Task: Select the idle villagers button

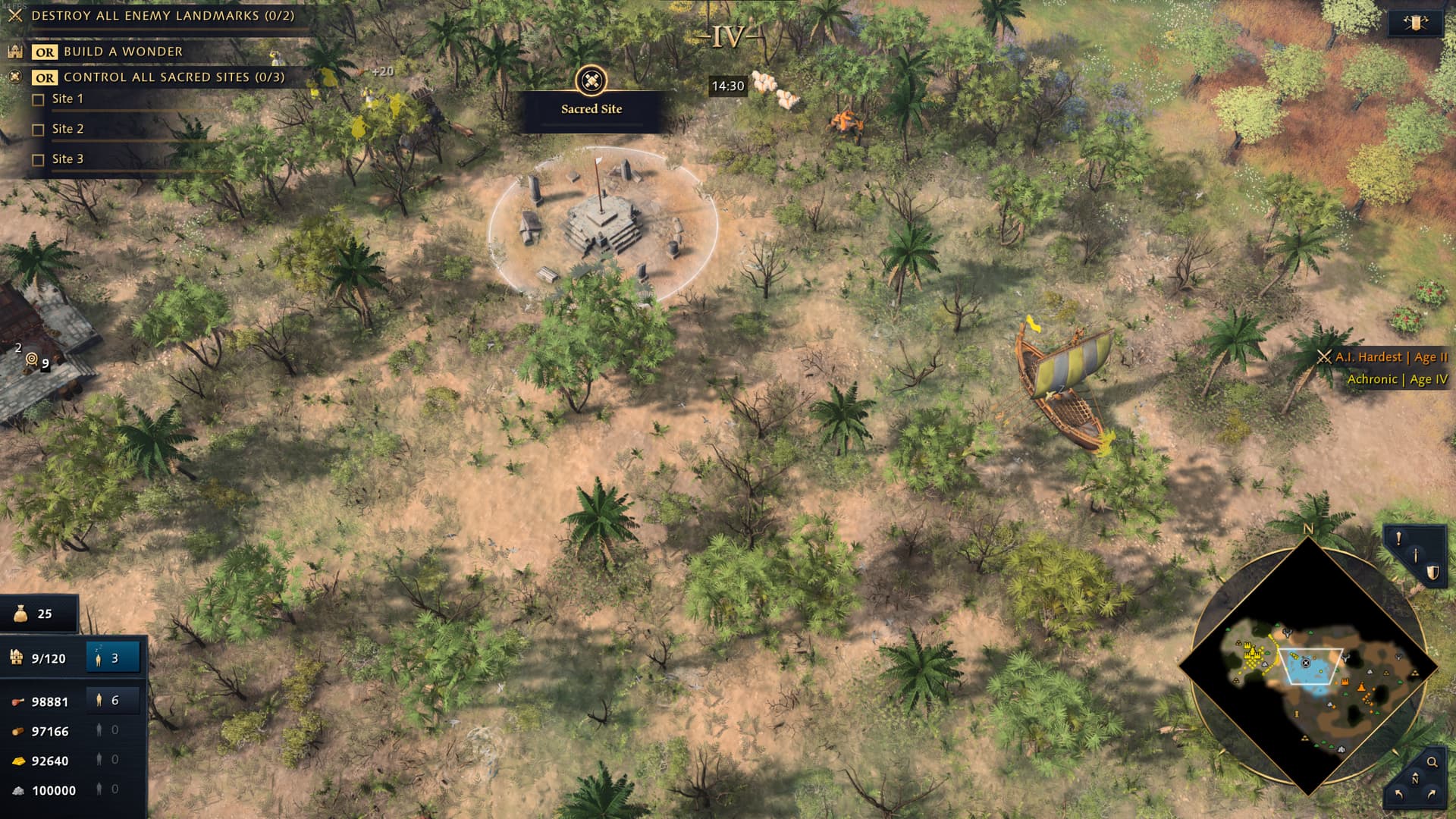Action: [113, 657]
